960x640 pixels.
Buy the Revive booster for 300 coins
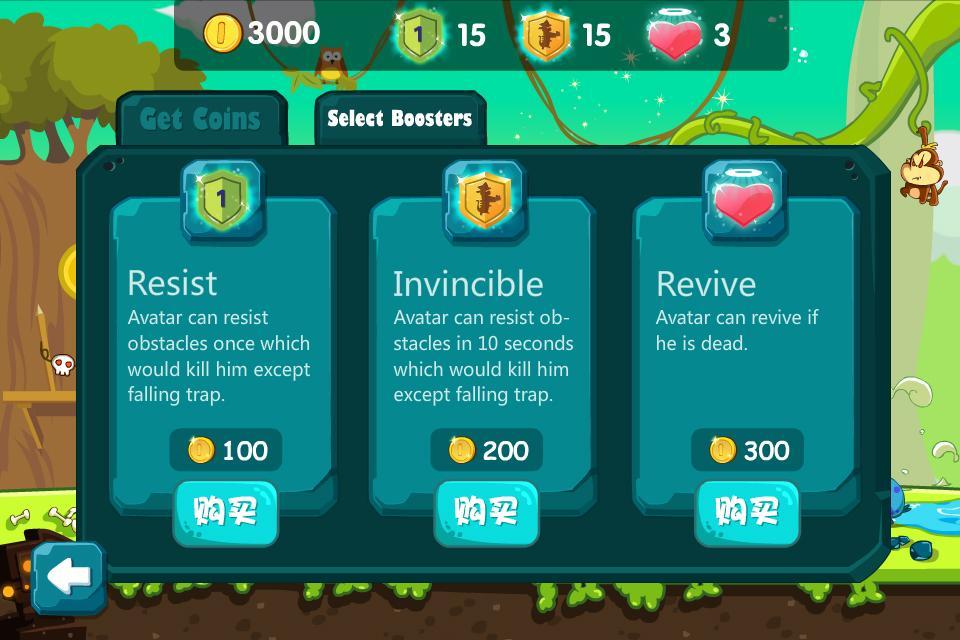pos(747,512)
